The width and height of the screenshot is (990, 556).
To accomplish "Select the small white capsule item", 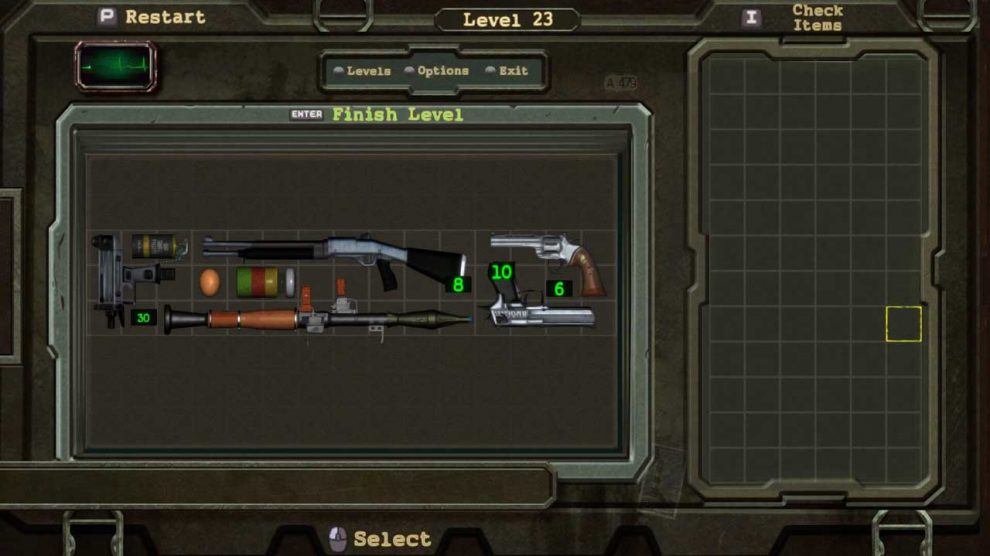I will (x=290, y=282).
